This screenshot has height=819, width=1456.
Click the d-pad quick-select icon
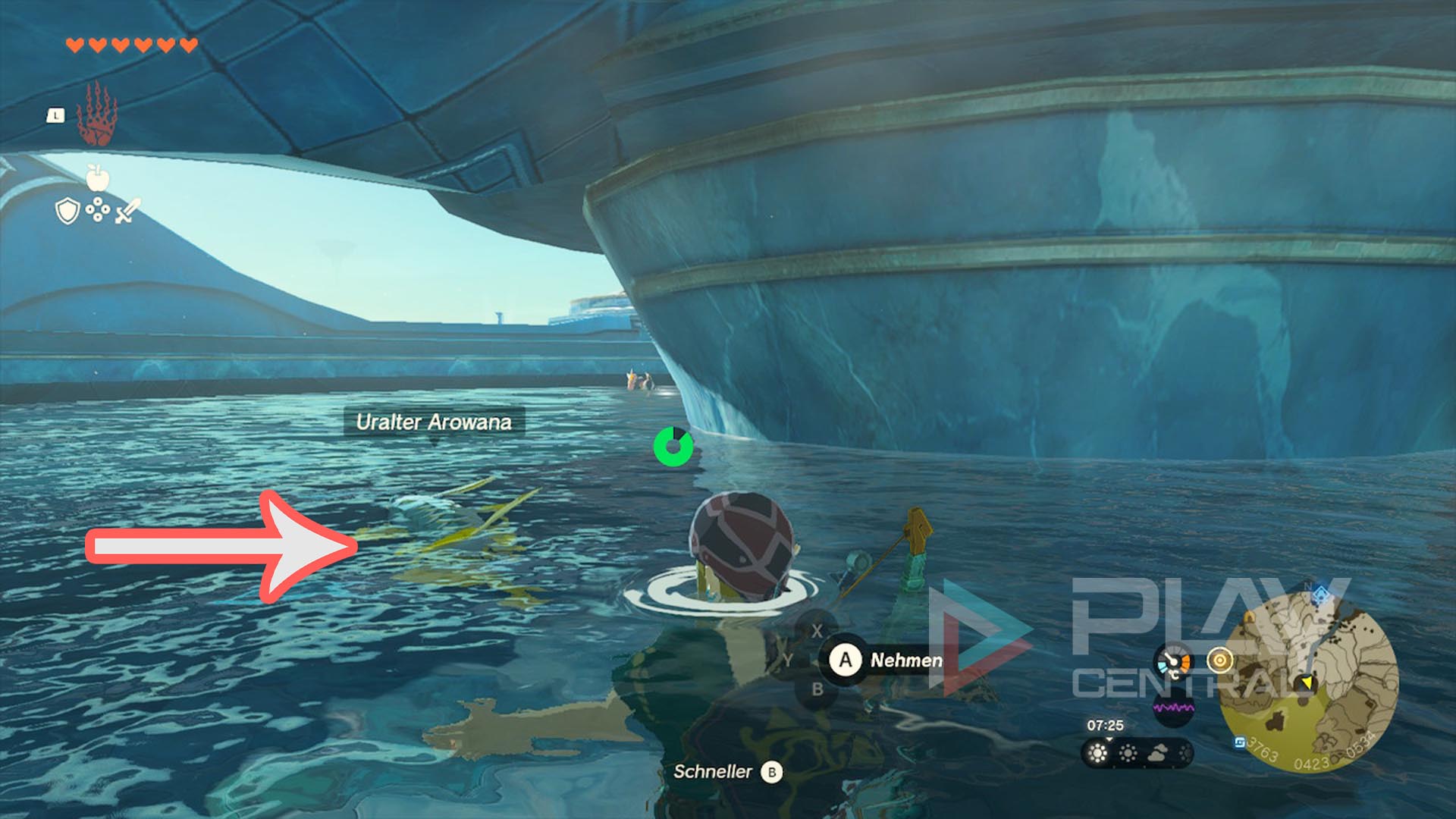click(x=98, y=209)
